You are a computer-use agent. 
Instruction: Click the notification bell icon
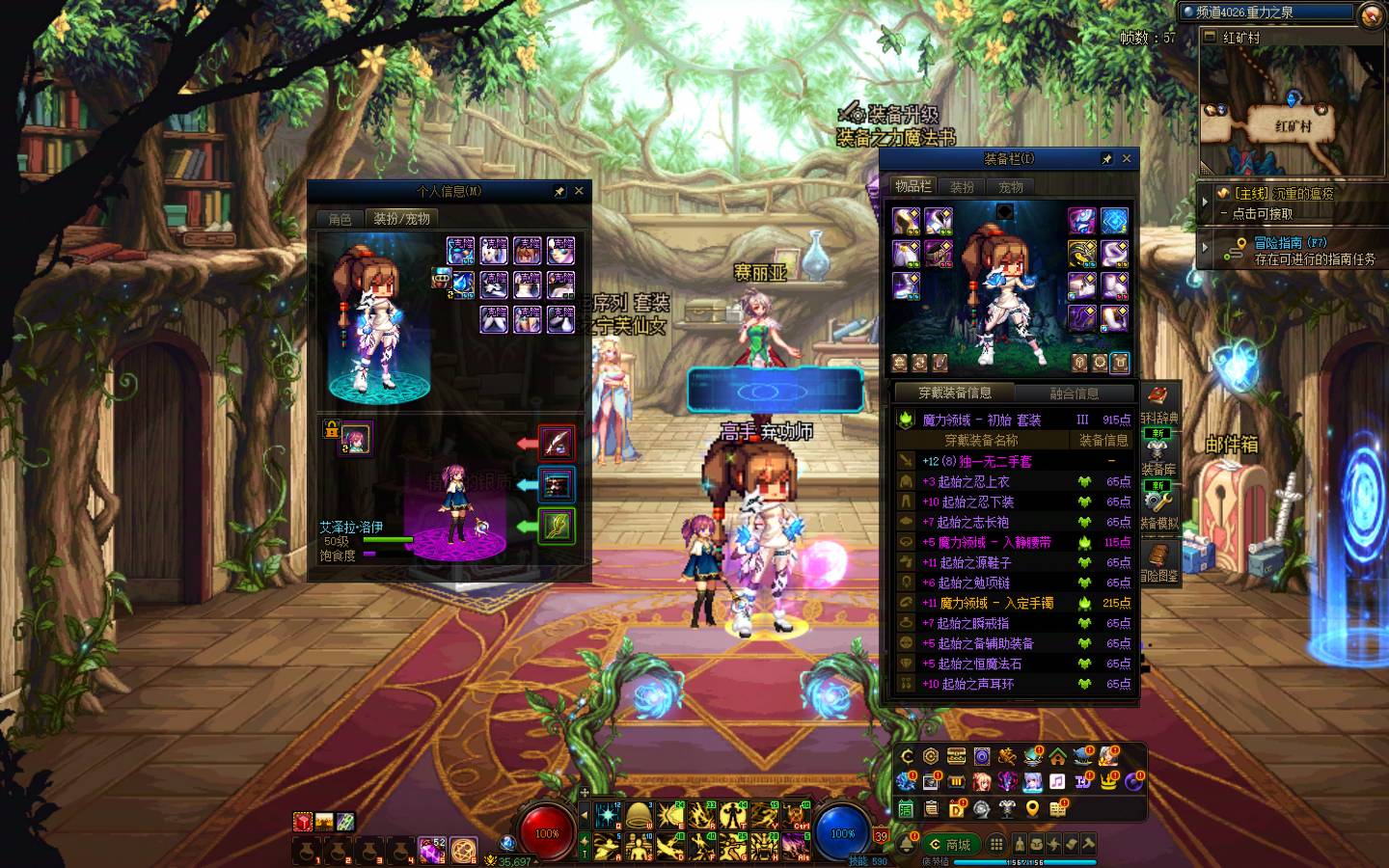(x=907, y=845)
